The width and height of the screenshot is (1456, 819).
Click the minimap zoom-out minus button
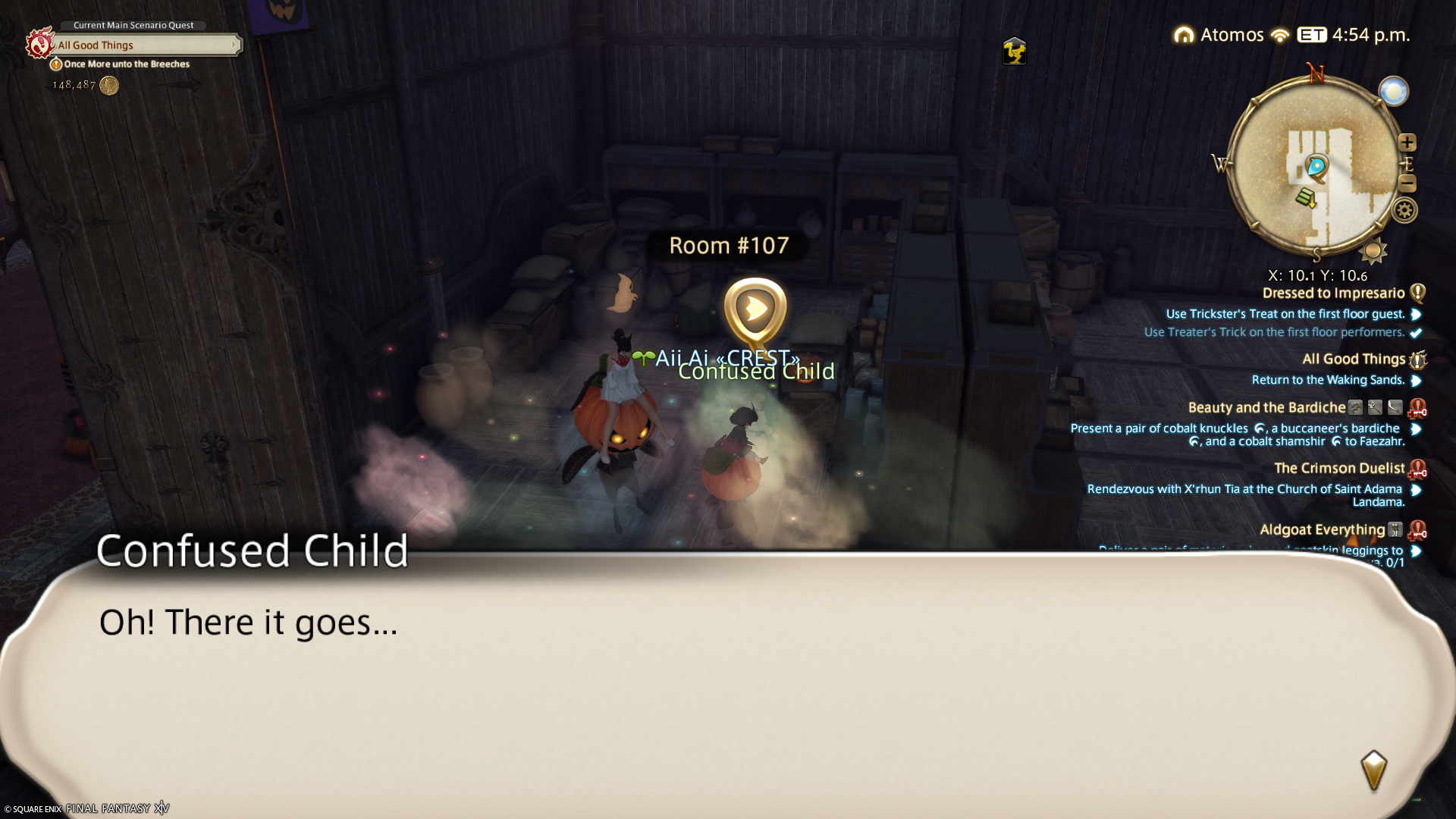pos(1407,183)
